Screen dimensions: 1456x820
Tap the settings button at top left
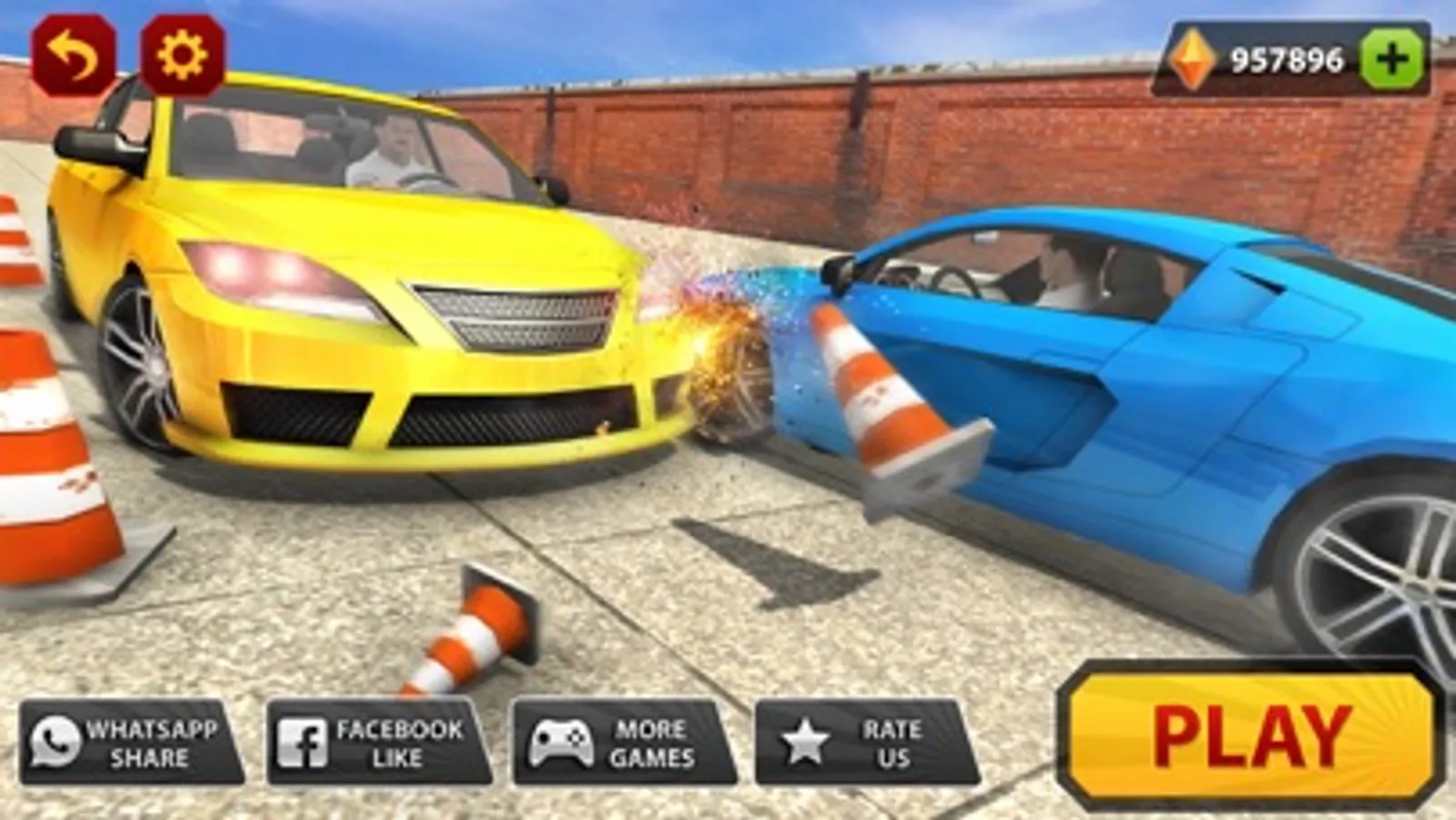click(178, 55)
